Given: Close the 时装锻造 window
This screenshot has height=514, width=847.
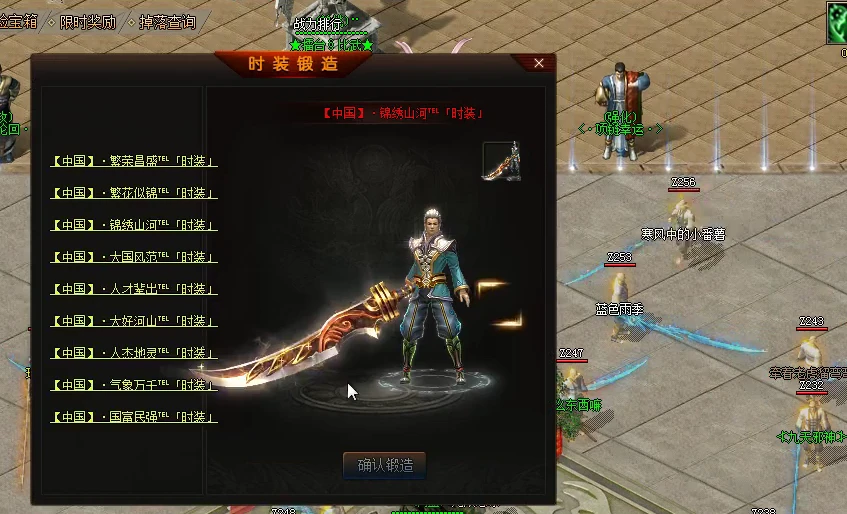Looking at the screenshot, I should 539,64.
